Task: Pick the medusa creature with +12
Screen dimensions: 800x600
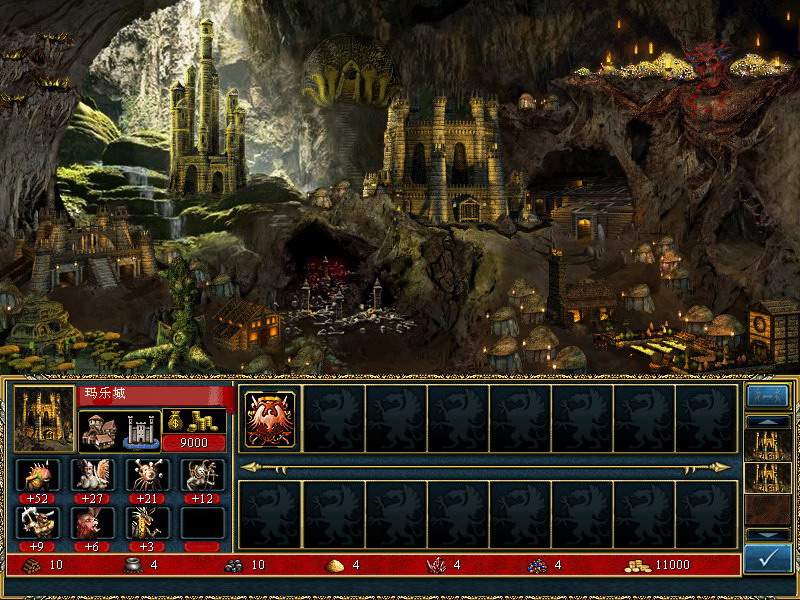Action: 202,476
